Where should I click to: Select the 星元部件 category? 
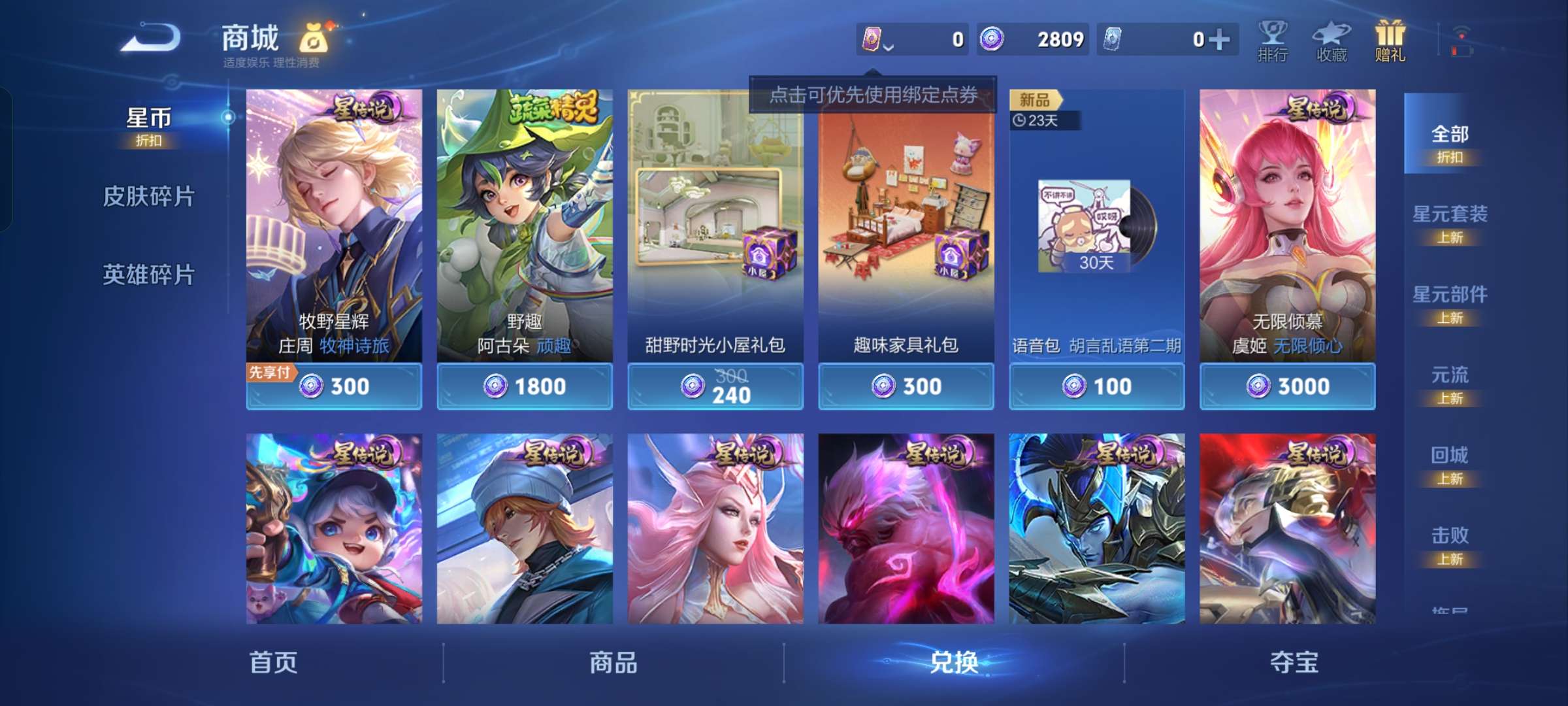coord(1452,302)
